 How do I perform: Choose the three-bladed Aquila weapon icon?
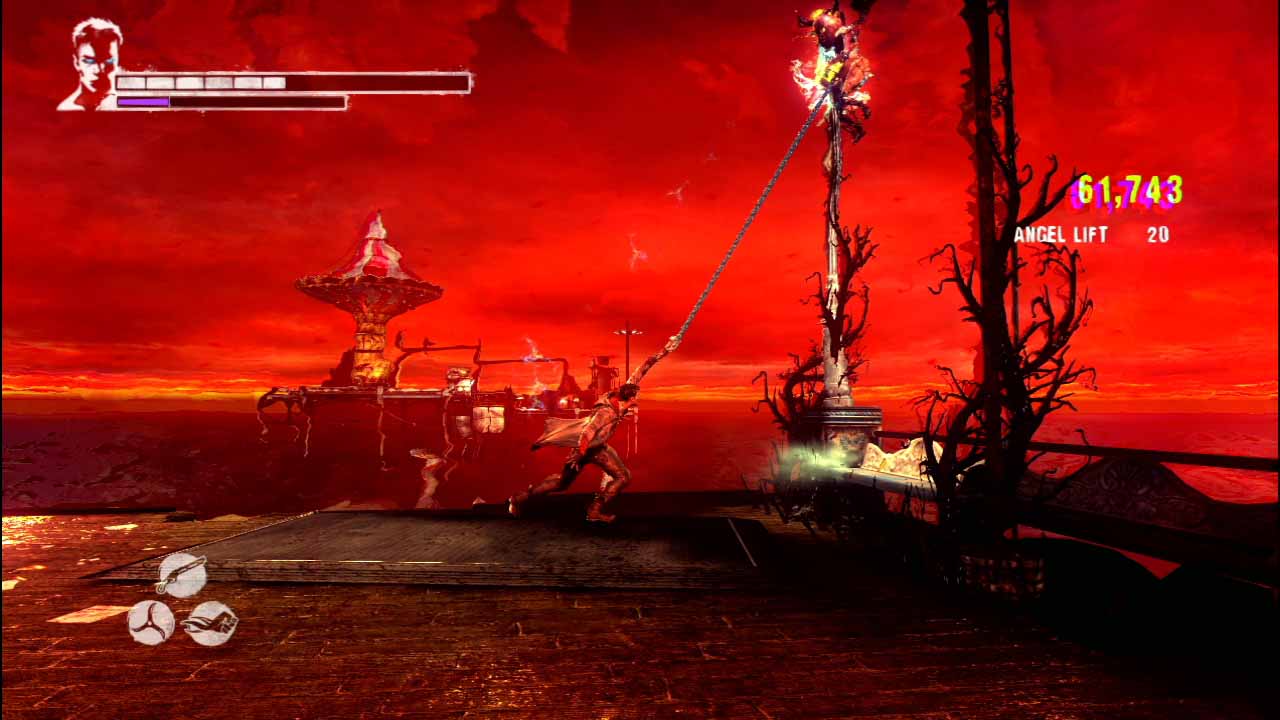(x=151, y=622)
